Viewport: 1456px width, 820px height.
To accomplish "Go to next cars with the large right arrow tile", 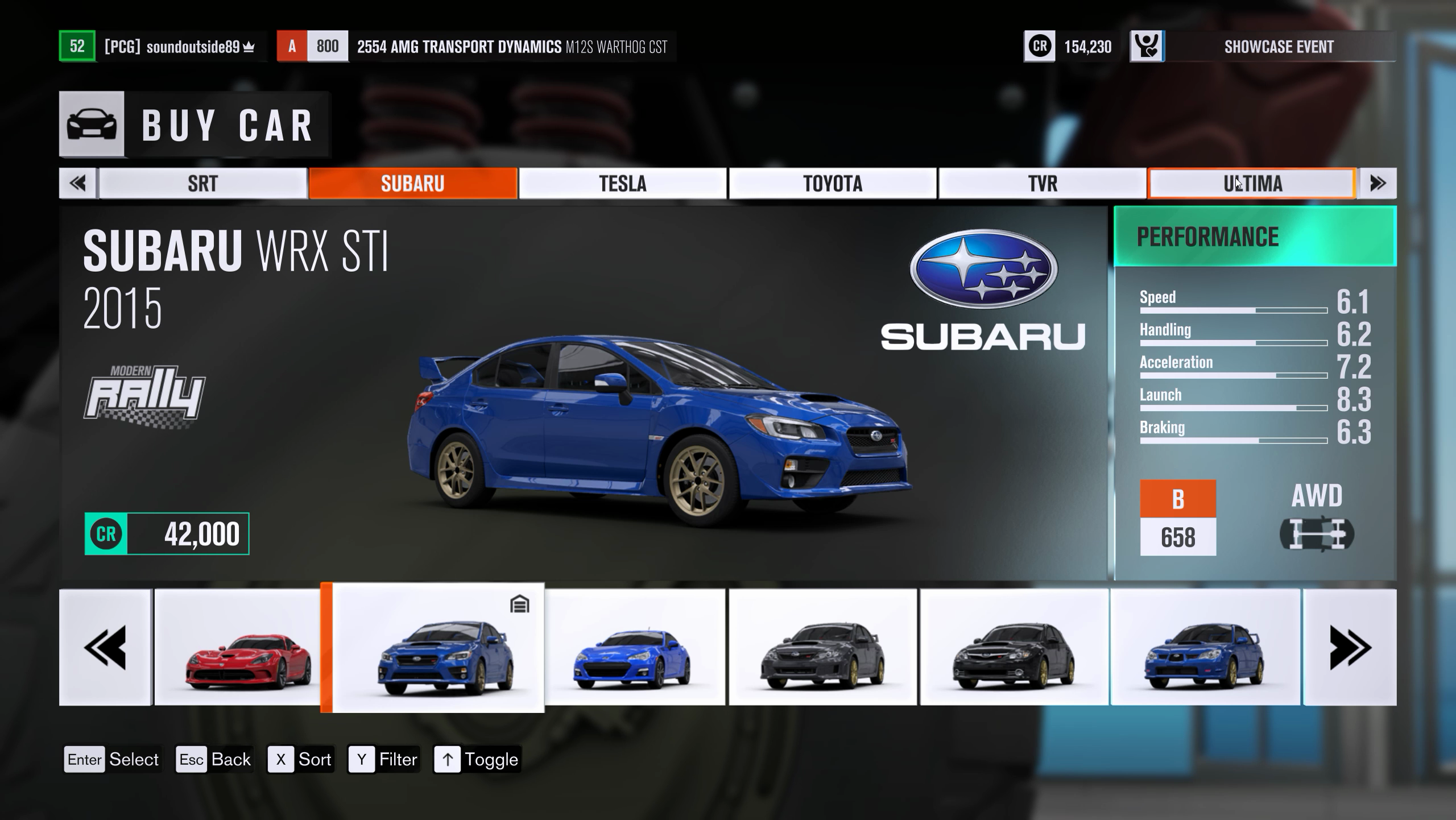I will tap(1350, 647).
